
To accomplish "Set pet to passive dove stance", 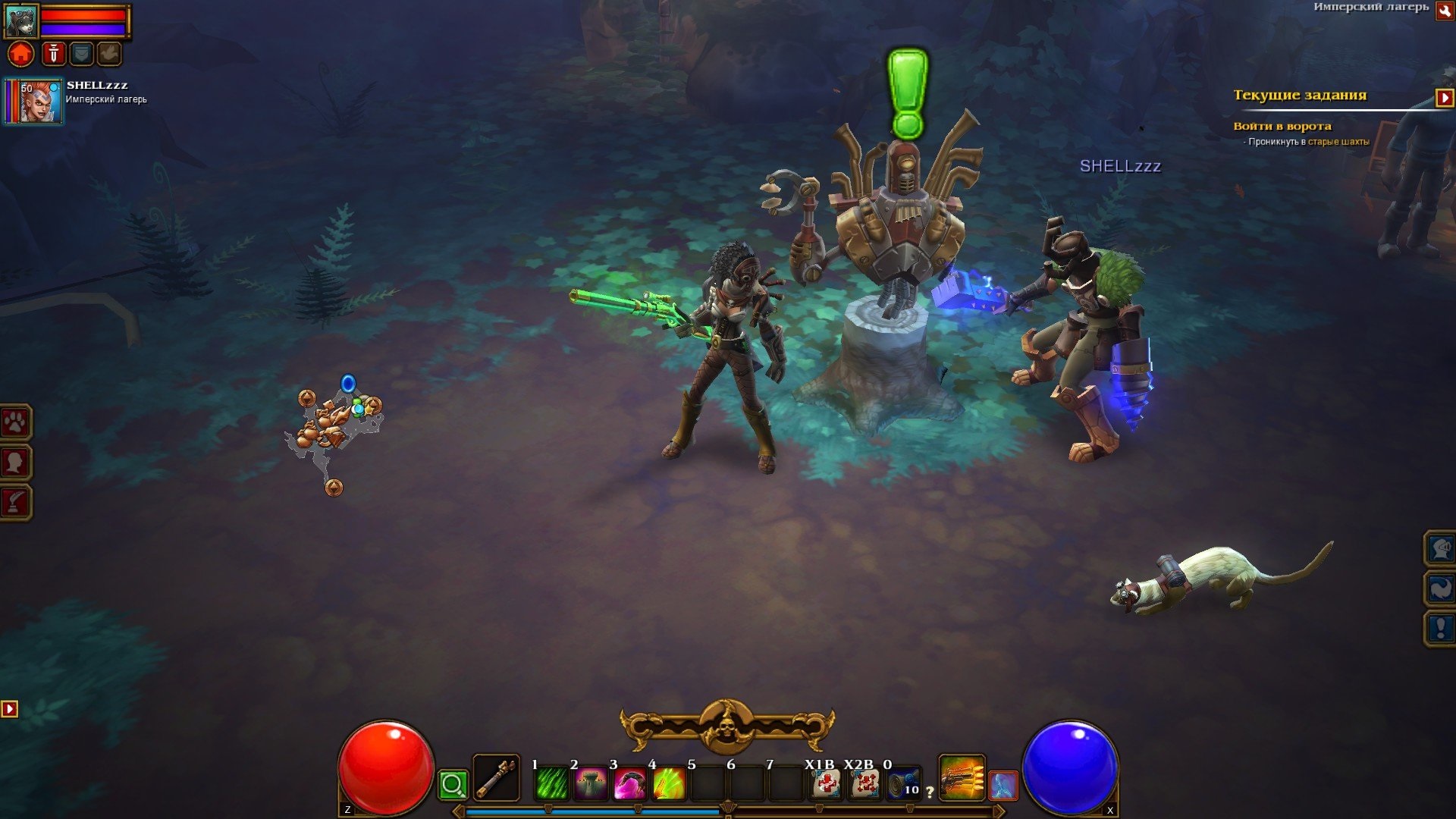I will 109,54.
